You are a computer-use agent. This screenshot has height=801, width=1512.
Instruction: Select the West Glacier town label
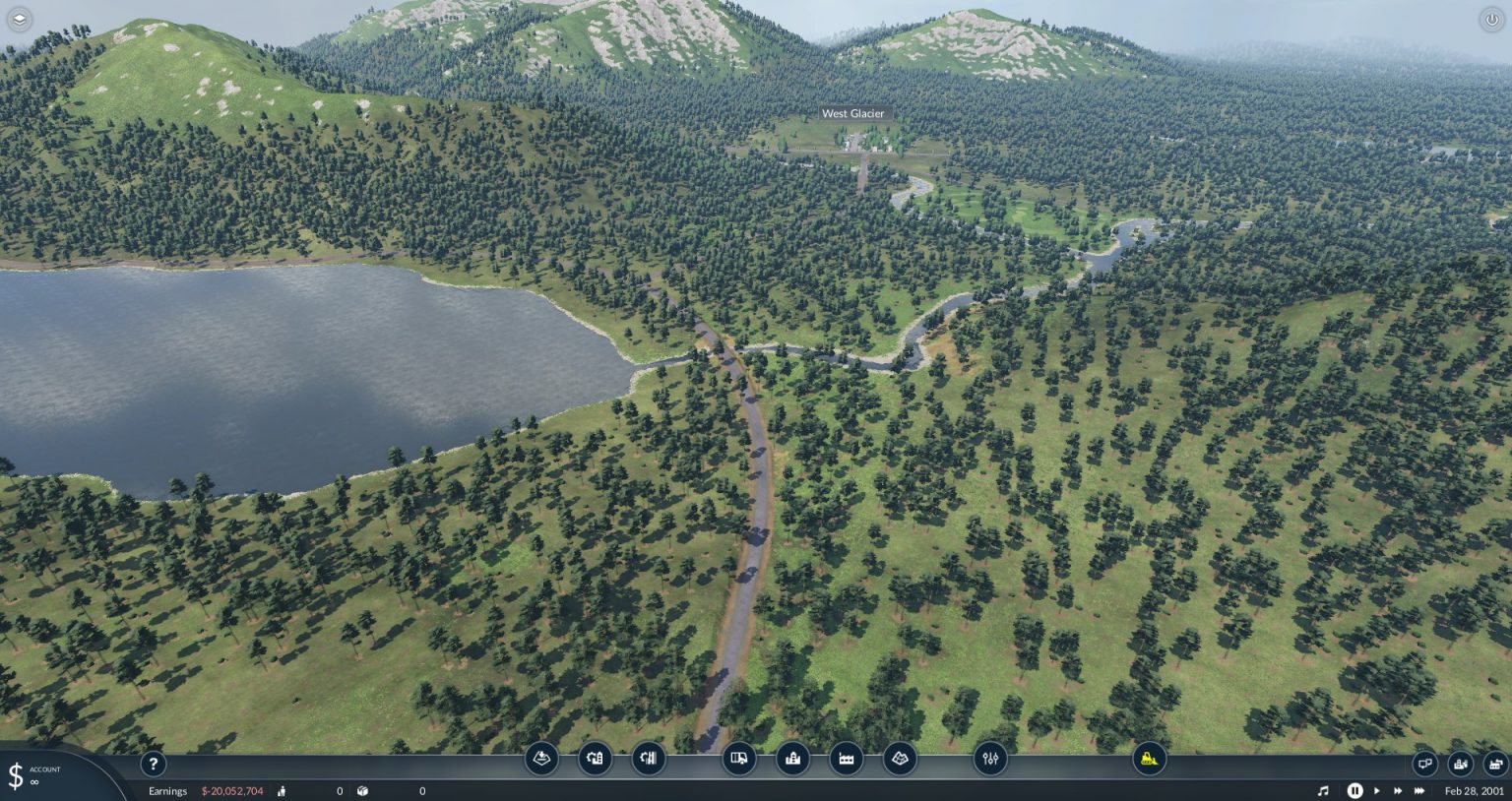click(x=854, y=113)
